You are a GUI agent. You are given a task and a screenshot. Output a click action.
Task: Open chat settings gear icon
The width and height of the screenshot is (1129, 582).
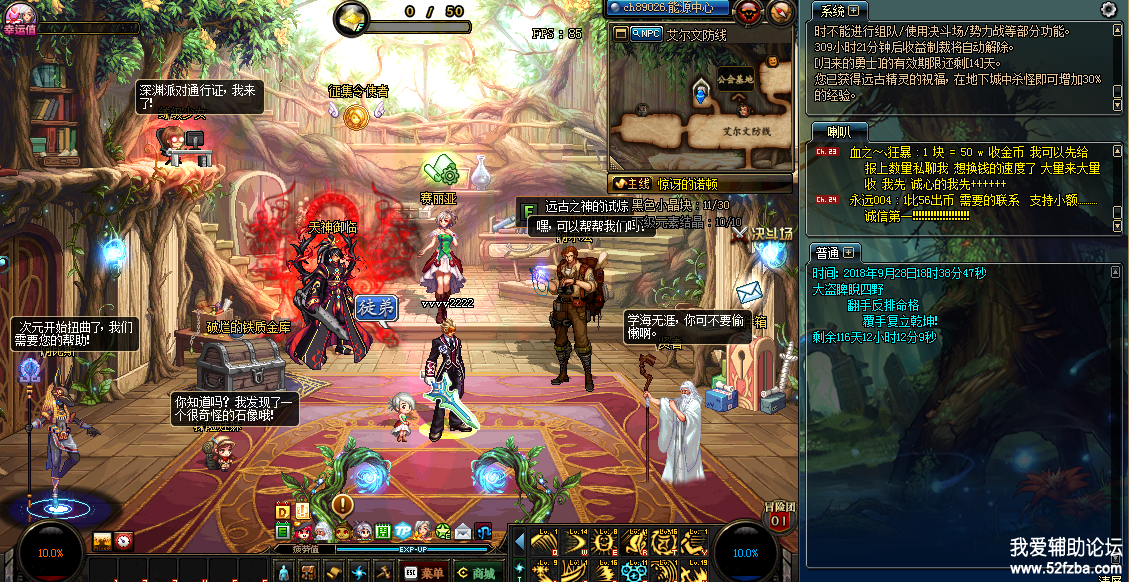tap(1108, 9)
